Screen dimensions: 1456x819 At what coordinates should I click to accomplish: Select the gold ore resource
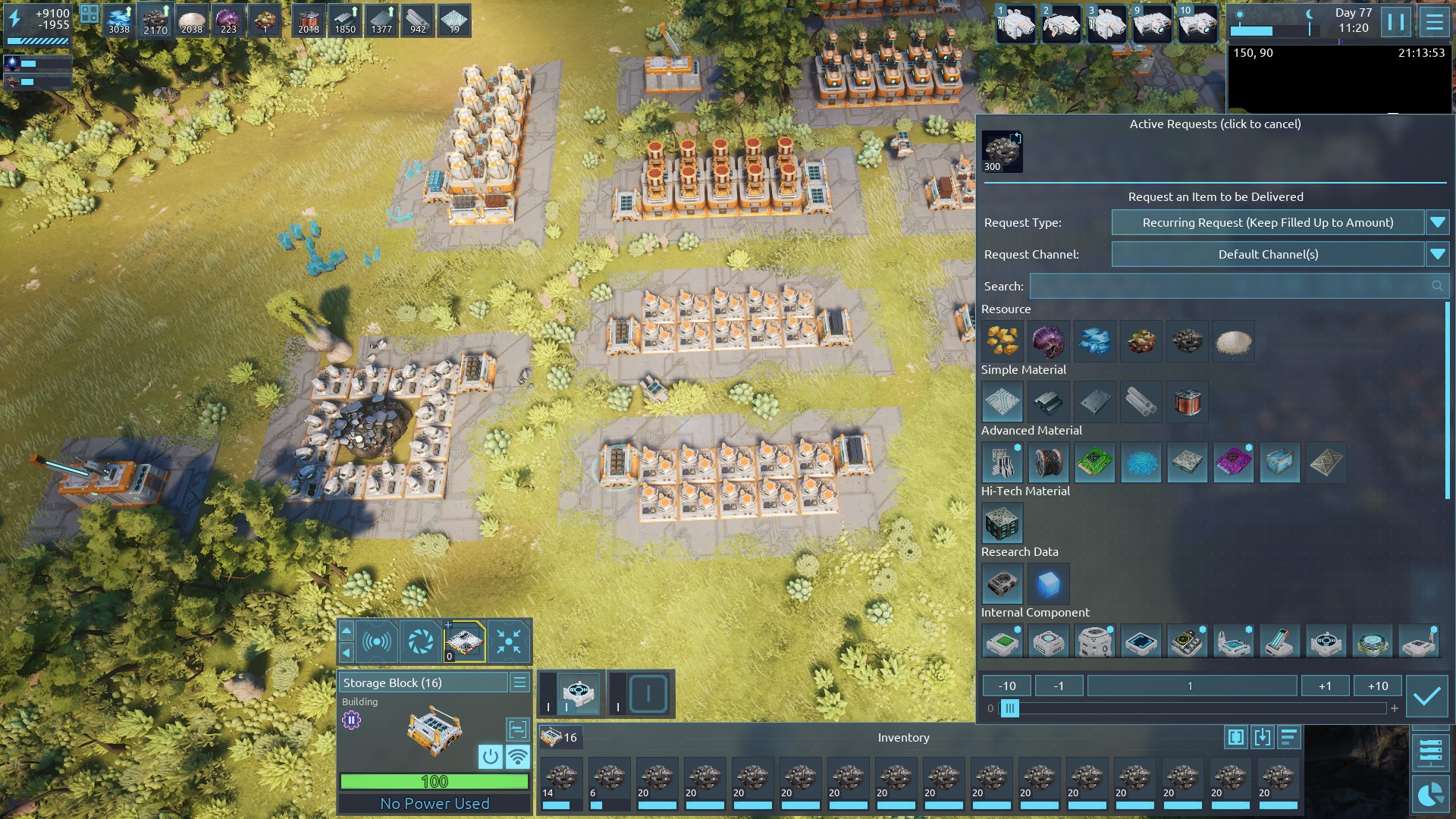pyautogui.click(x=1002, y=341)
